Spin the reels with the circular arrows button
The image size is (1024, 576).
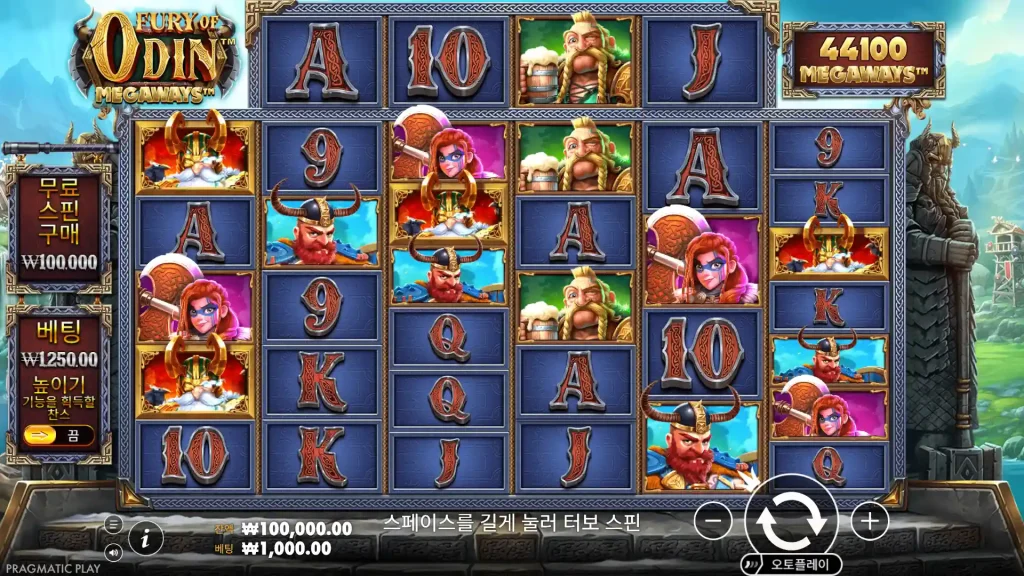(x=791, y=520)
